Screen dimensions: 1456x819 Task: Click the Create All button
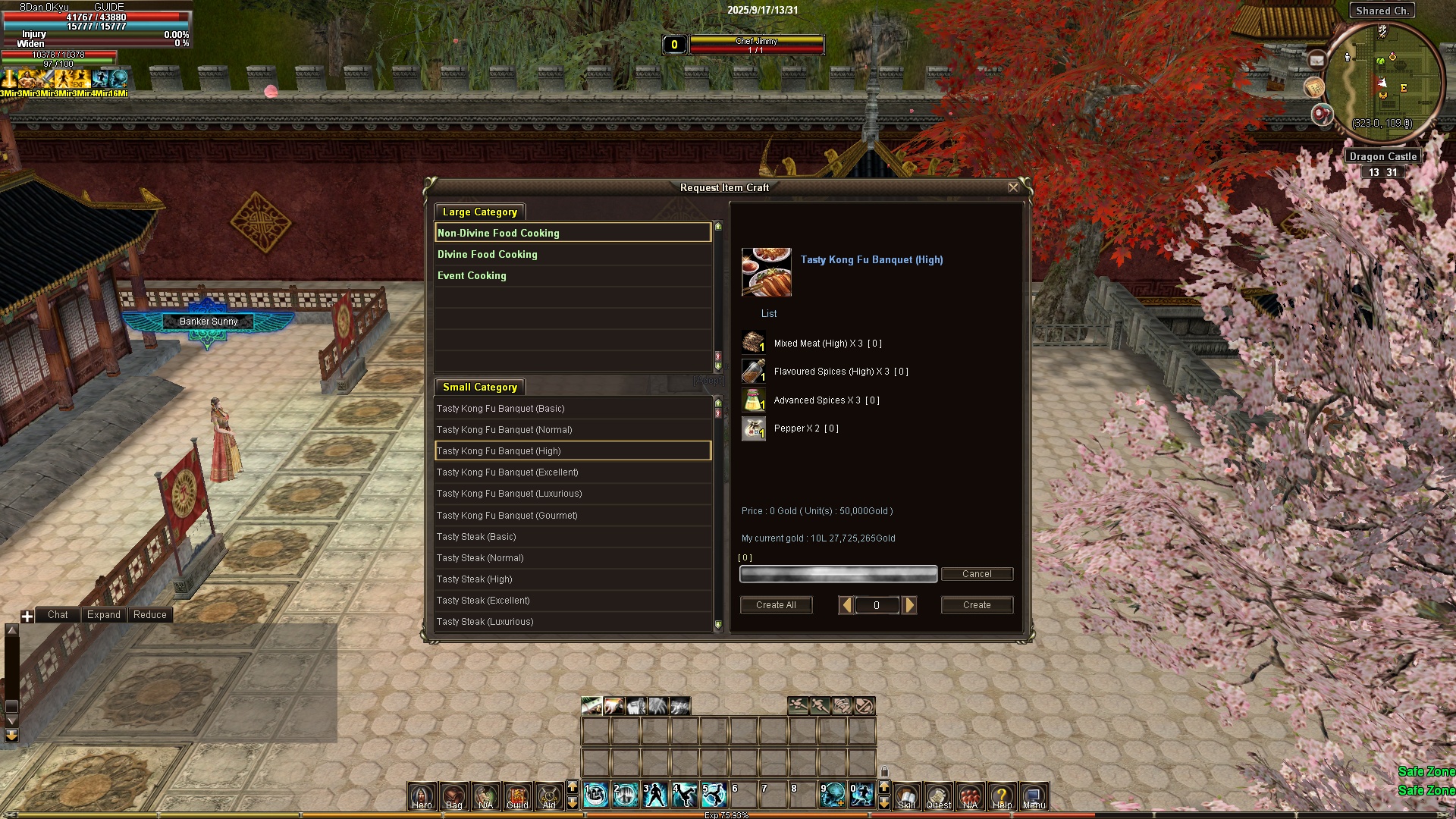(x=776, y=605)
